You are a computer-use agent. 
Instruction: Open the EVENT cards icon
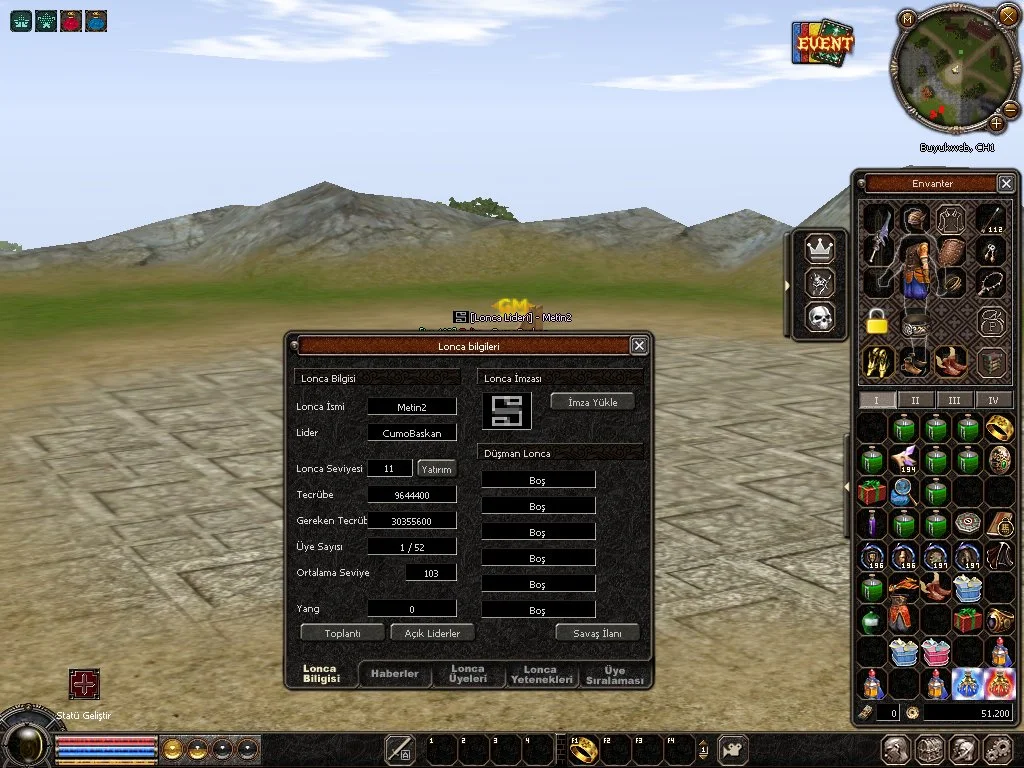822,44
